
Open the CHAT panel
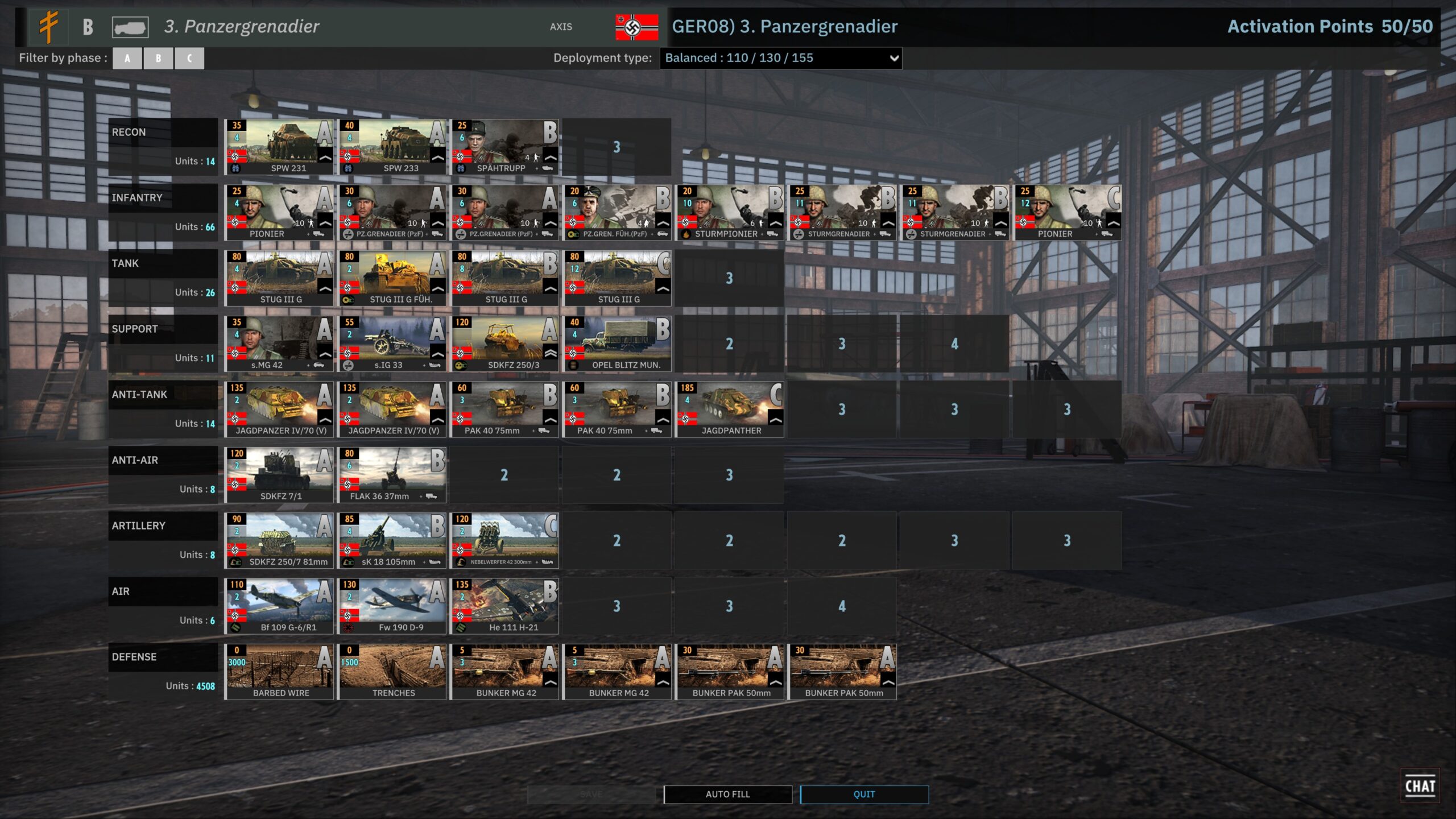click(1420, 786)
